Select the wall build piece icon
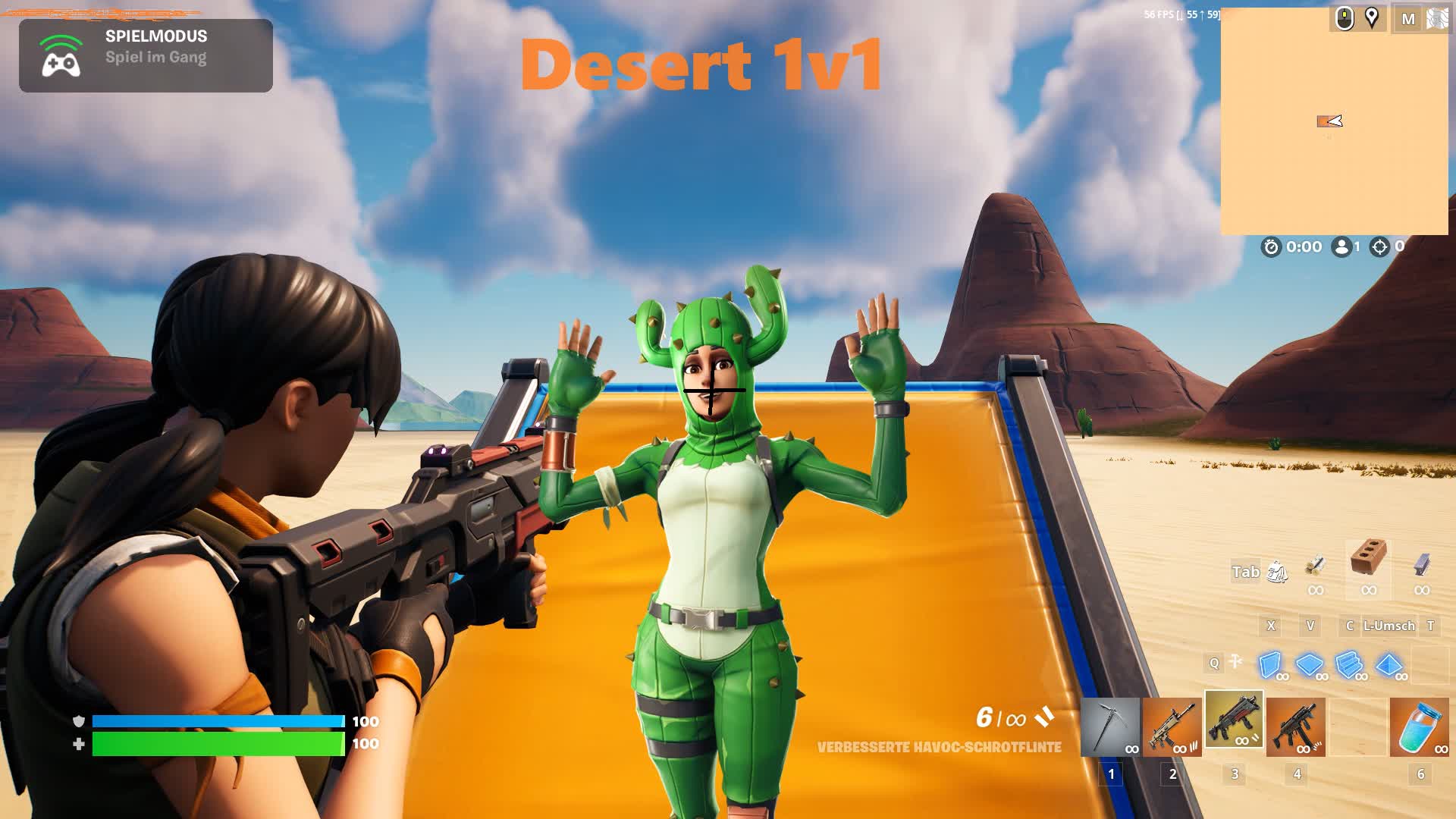 click(1269, 664)
